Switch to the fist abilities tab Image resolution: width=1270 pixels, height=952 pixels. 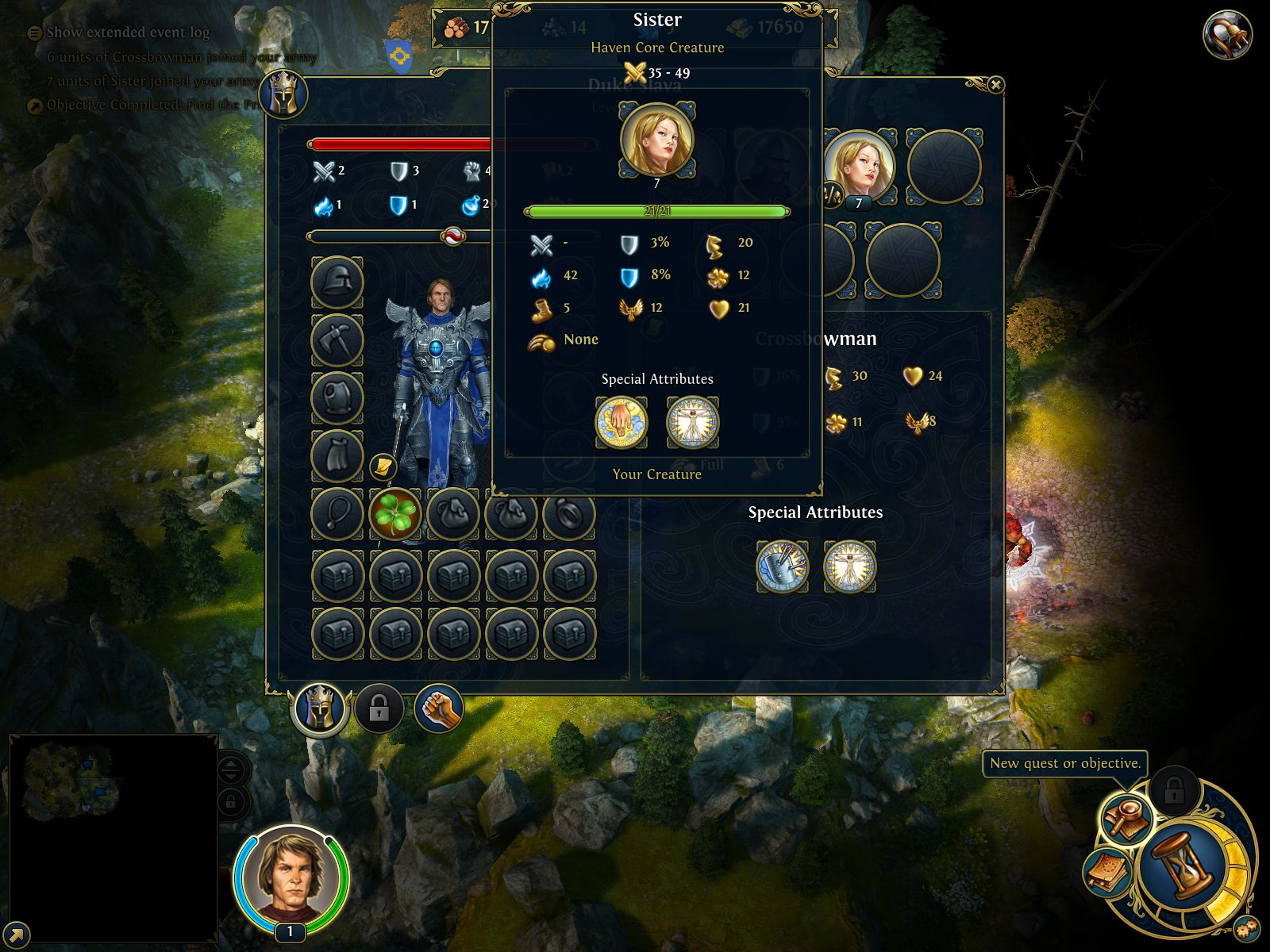tap(438, 708)
